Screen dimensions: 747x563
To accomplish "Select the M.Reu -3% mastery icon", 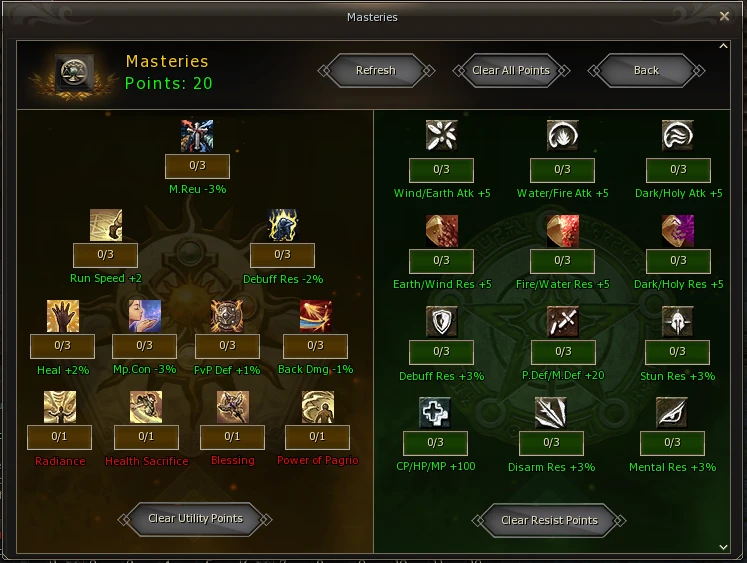I will coord(197,136).
